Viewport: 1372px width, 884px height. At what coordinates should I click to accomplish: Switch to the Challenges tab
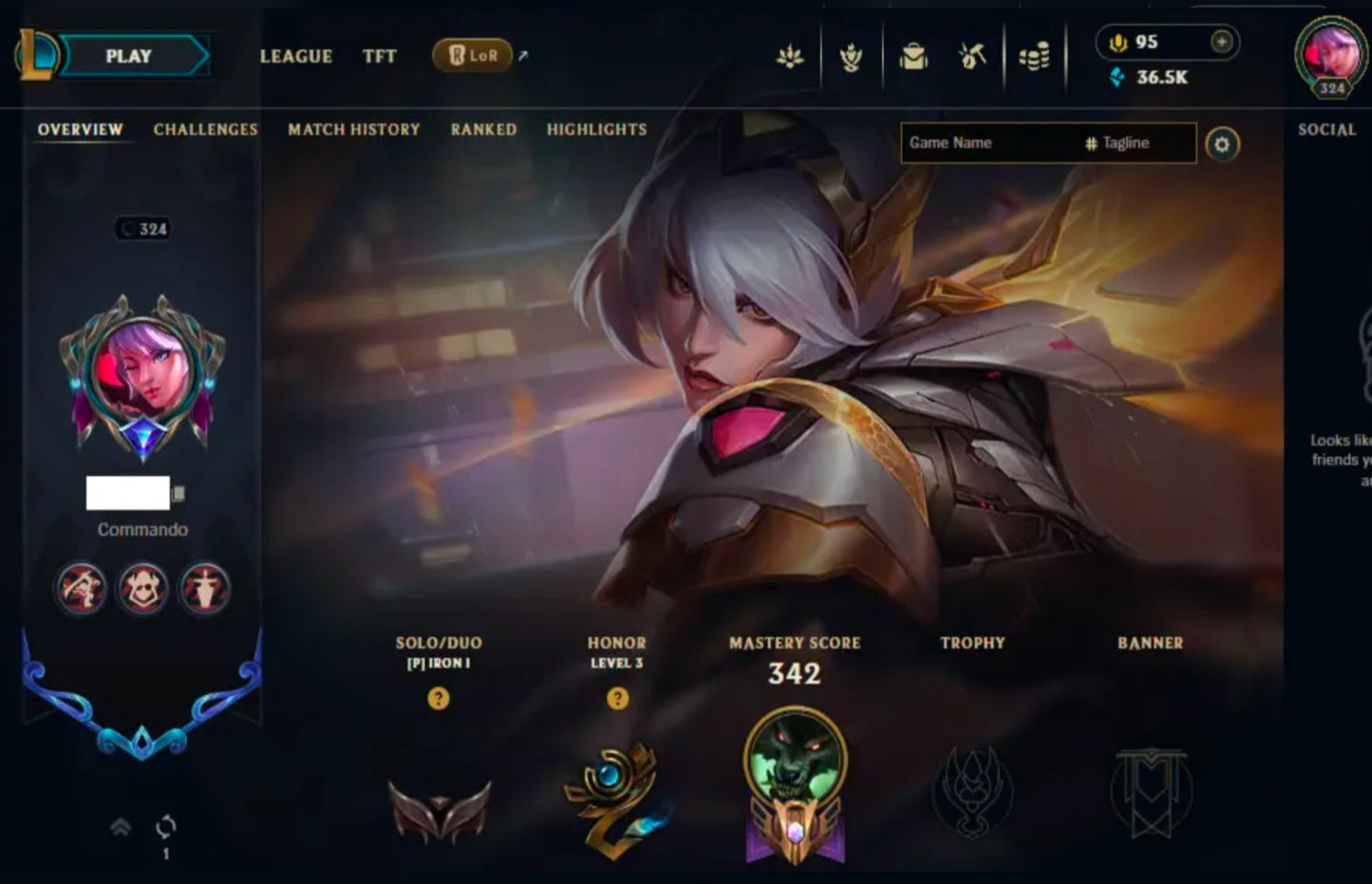point(205,129)
